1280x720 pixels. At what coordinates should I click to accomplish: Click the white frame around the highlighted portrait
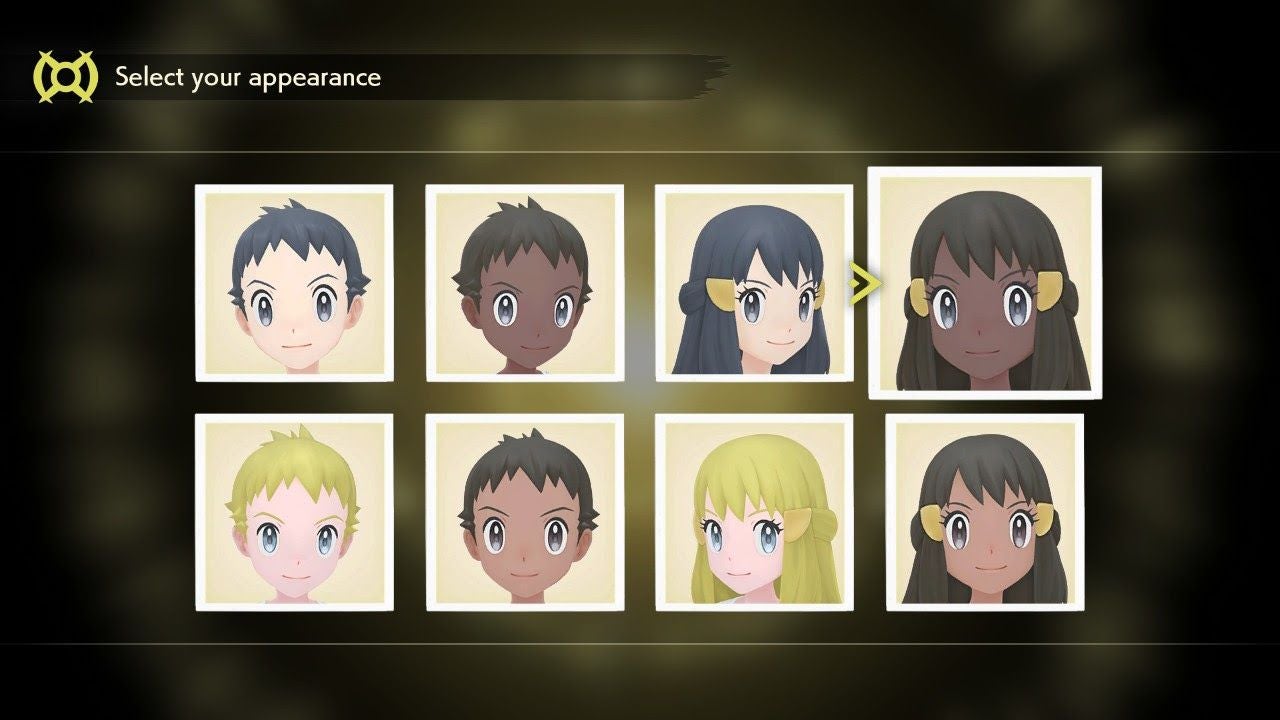point(984,174)
